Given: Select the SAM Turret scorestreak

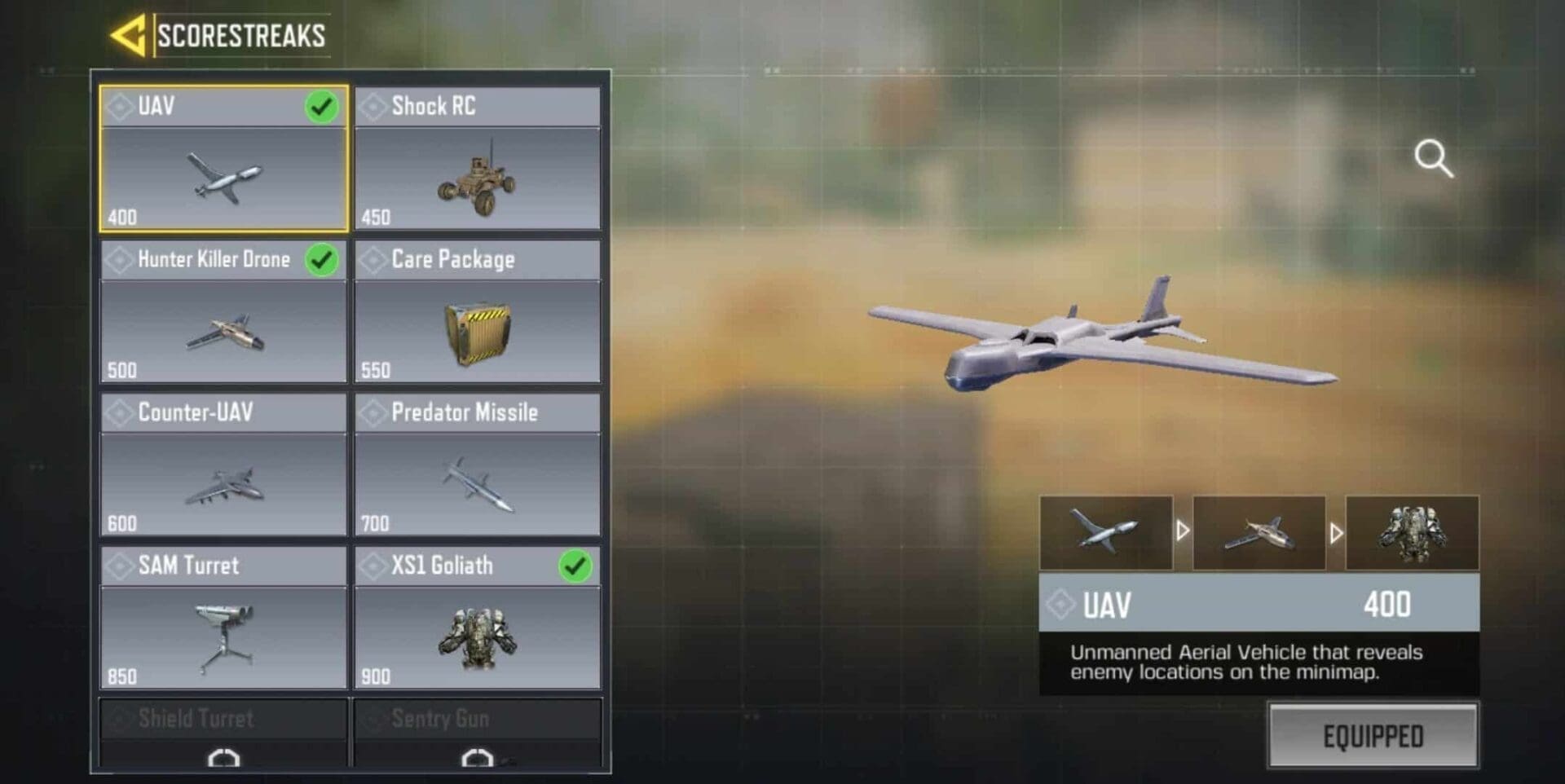Looking at the screenshot, I should point(222,636).
